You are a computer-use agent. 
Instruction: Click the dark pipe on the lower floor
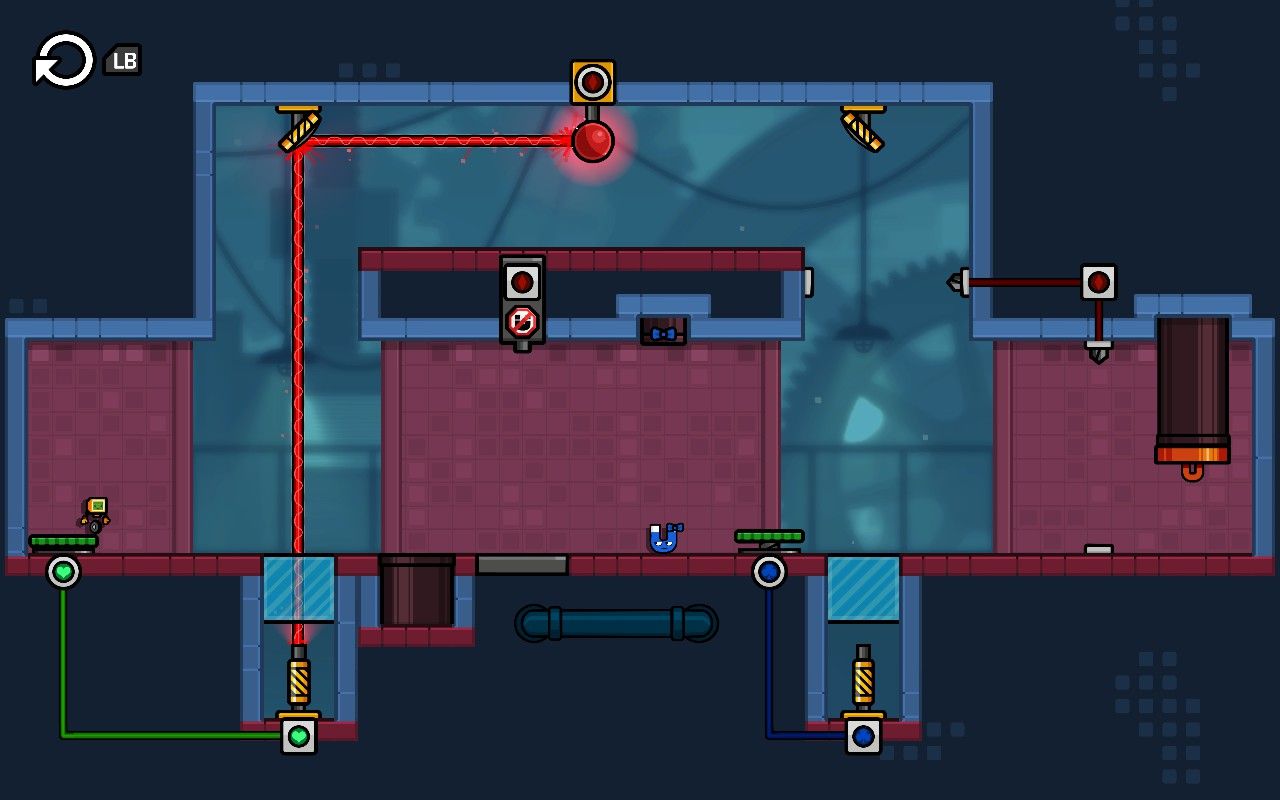click(616, 622)
